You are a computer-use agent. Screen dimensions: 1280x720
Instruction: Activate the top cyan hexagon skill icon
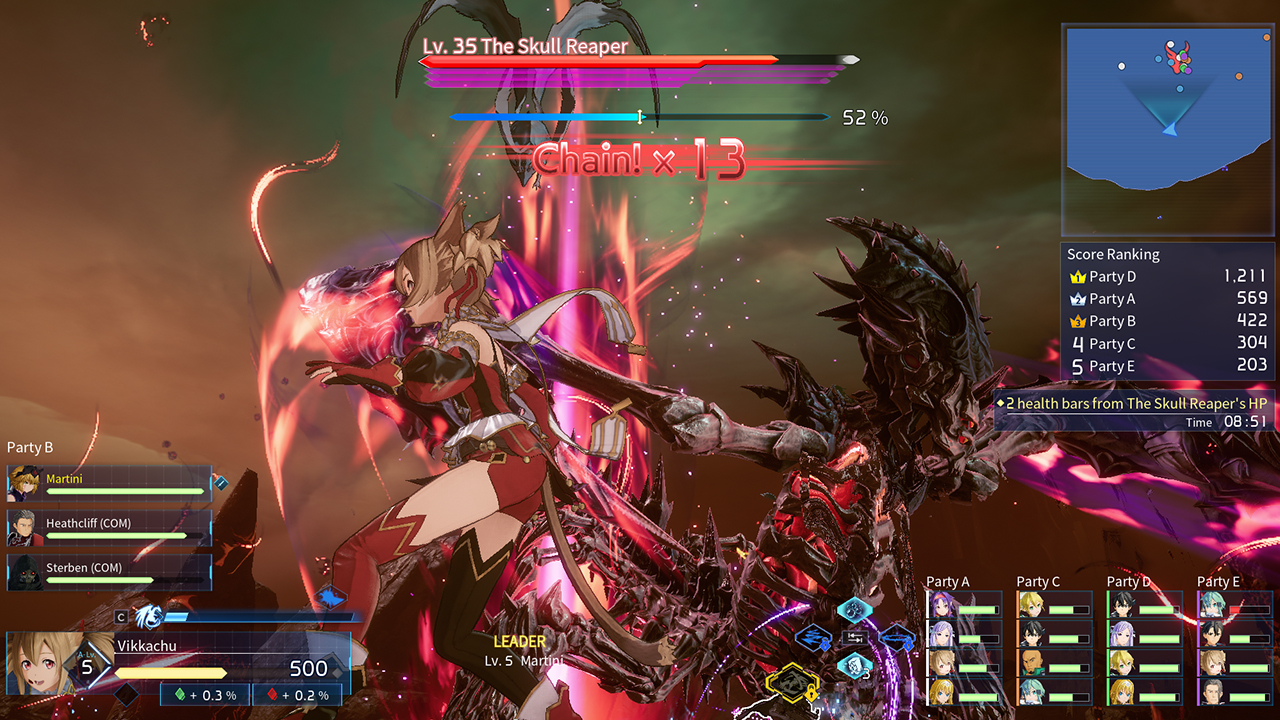pos(854,609)
